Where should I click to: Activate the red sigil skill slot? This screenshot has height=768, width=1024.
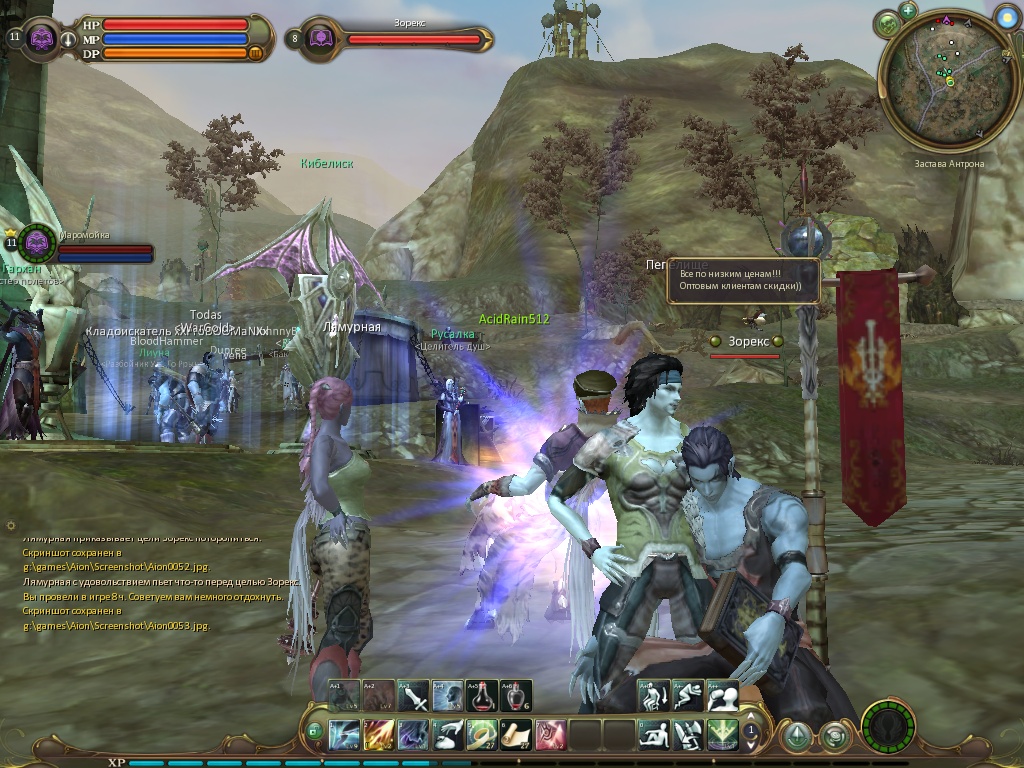[550, 735]
